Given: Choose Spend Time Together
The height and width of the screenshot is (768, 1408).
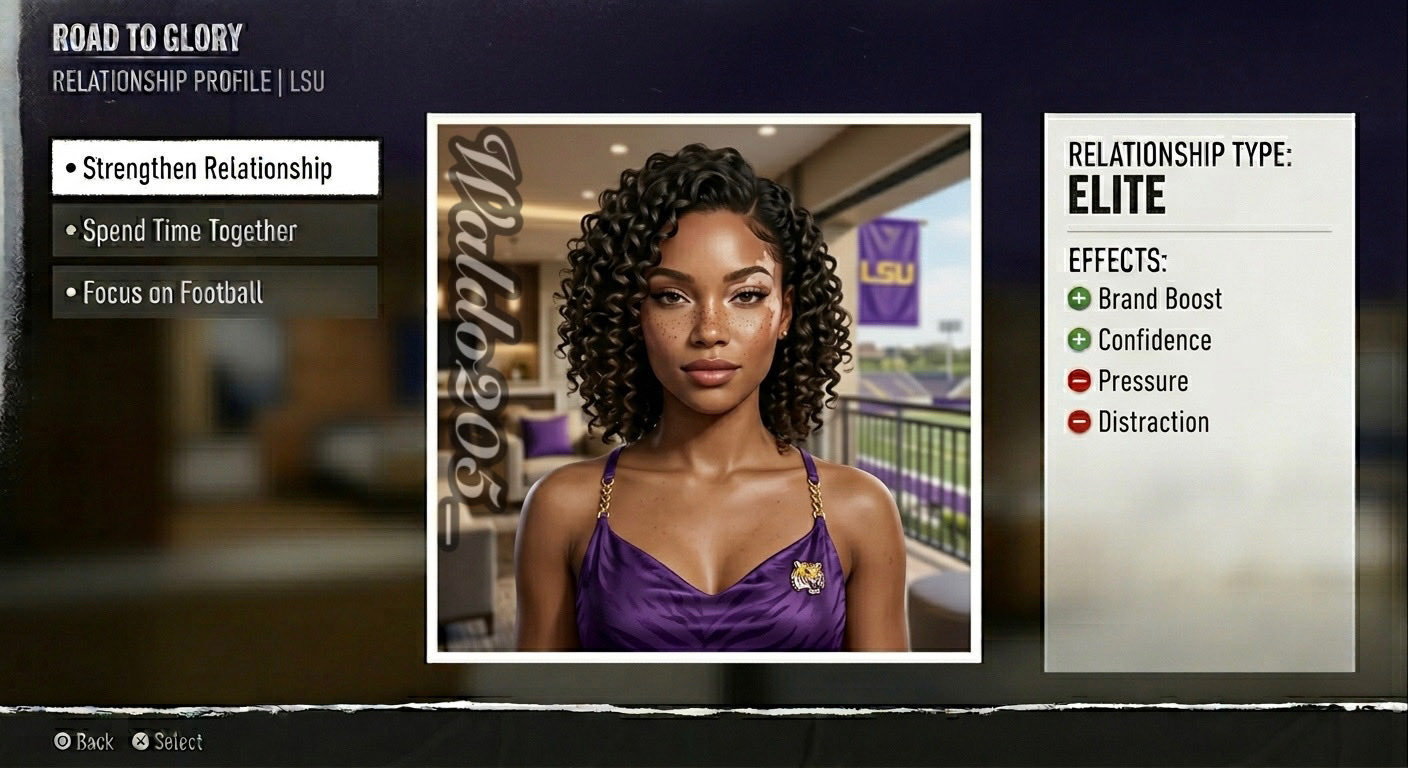Looking at the screenshot, I should tap(215, 231).
